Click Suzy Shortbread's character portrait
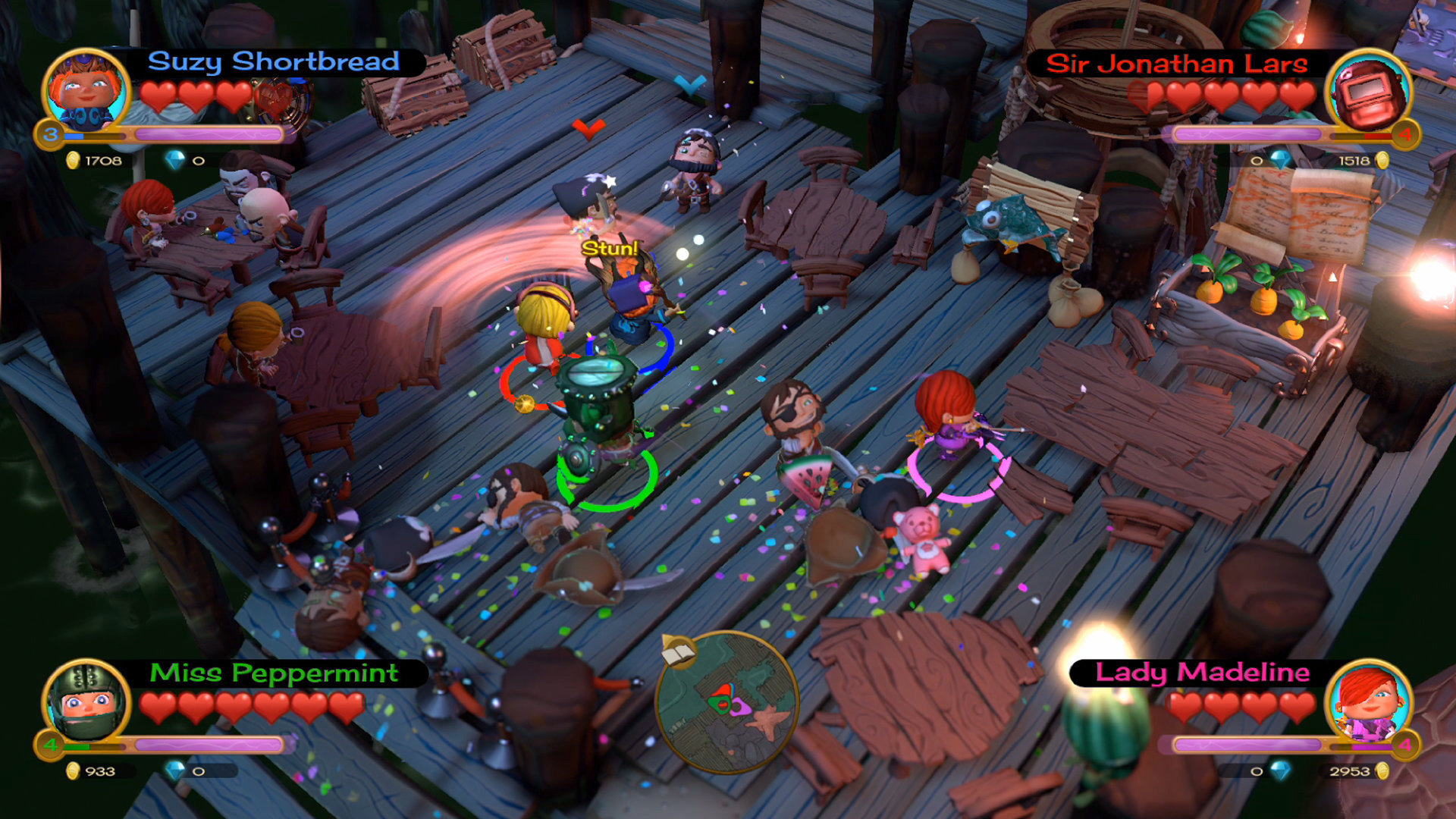1456x819 pixels. pos(85,93)
